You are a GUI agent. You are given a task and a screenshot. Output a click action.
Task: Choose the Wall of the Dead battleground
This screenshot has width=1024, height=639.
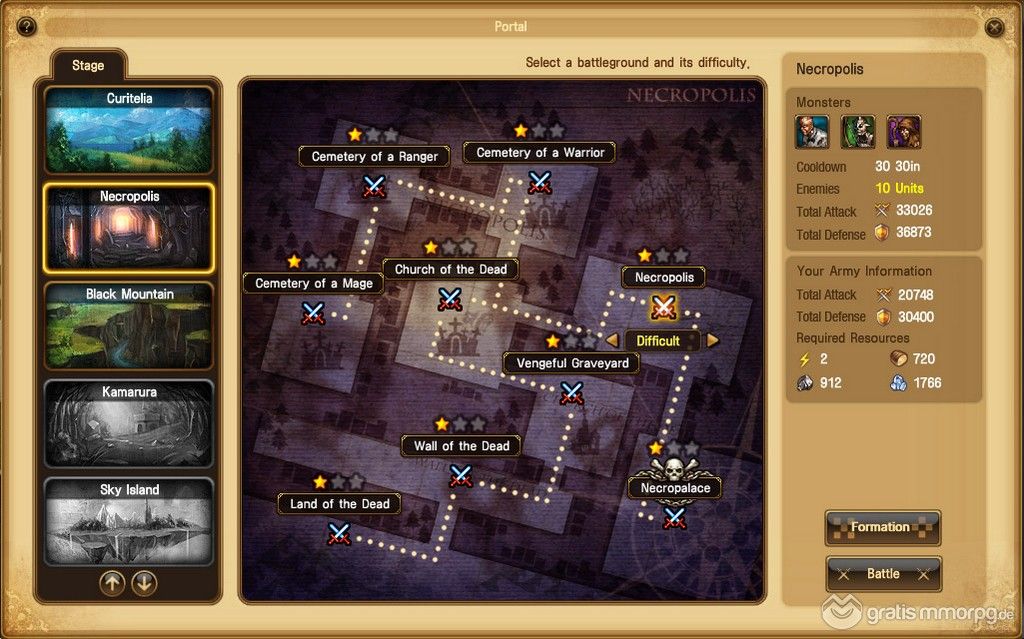(460, 475)
